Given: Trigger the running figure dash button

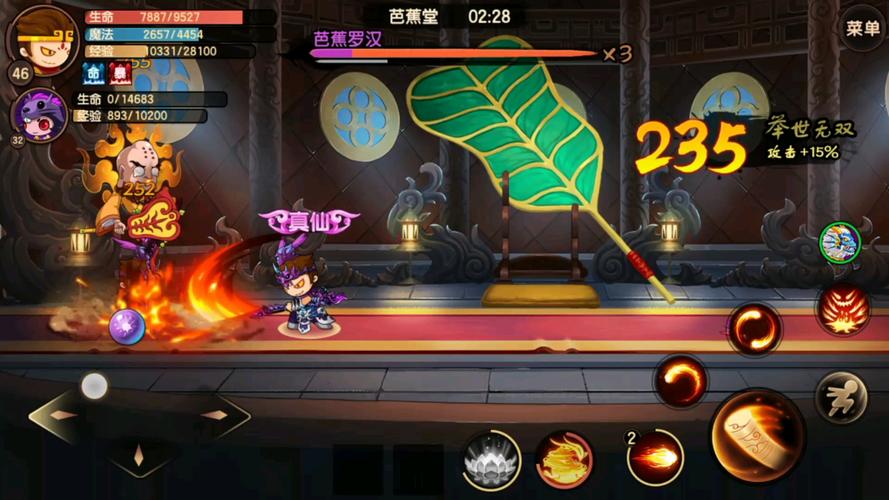Looking at the screenshot, I should coord(841,397).
